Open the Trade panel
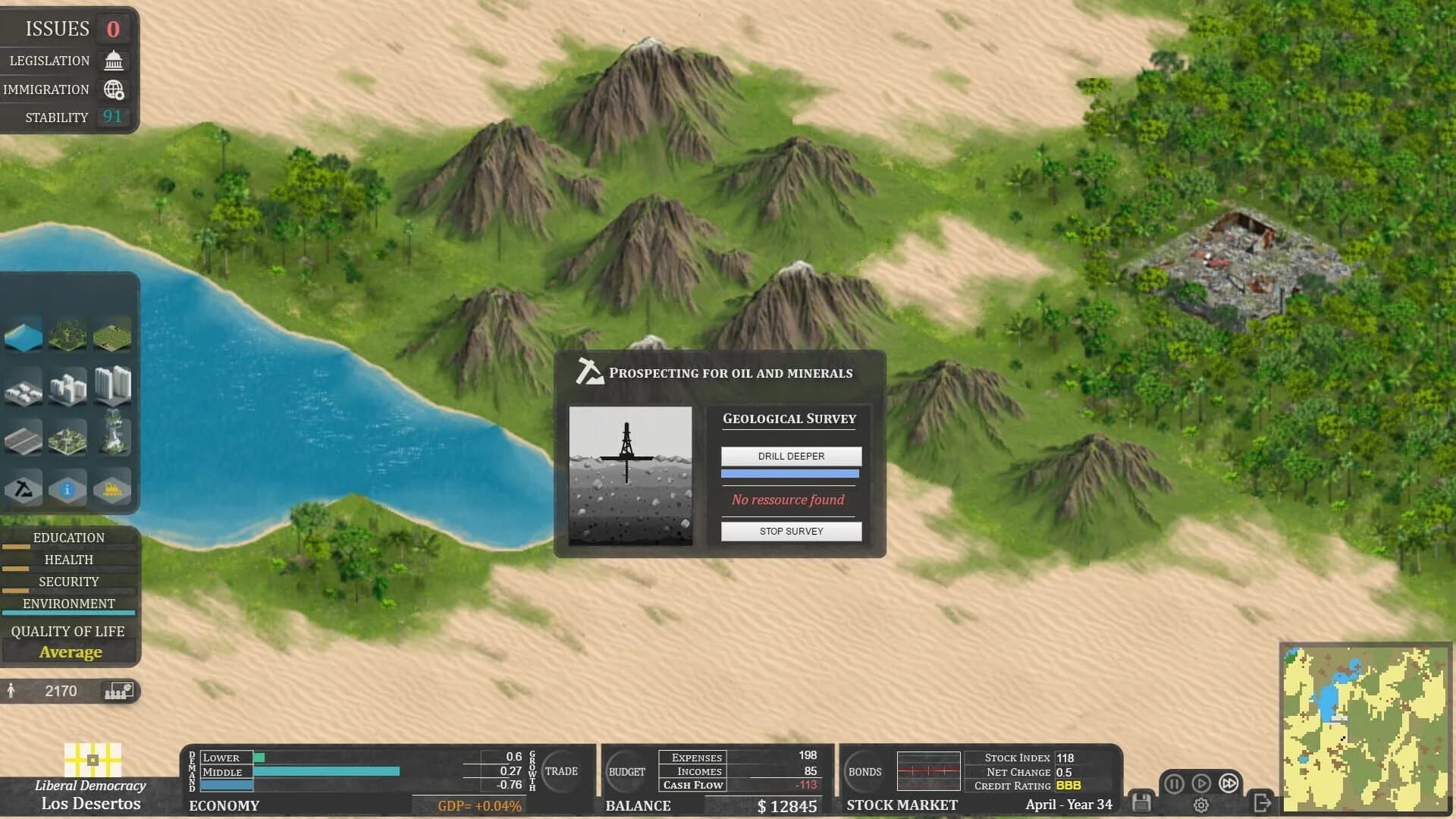Image resolution: width=1456 pixels, height=819 pixels. 562,771
